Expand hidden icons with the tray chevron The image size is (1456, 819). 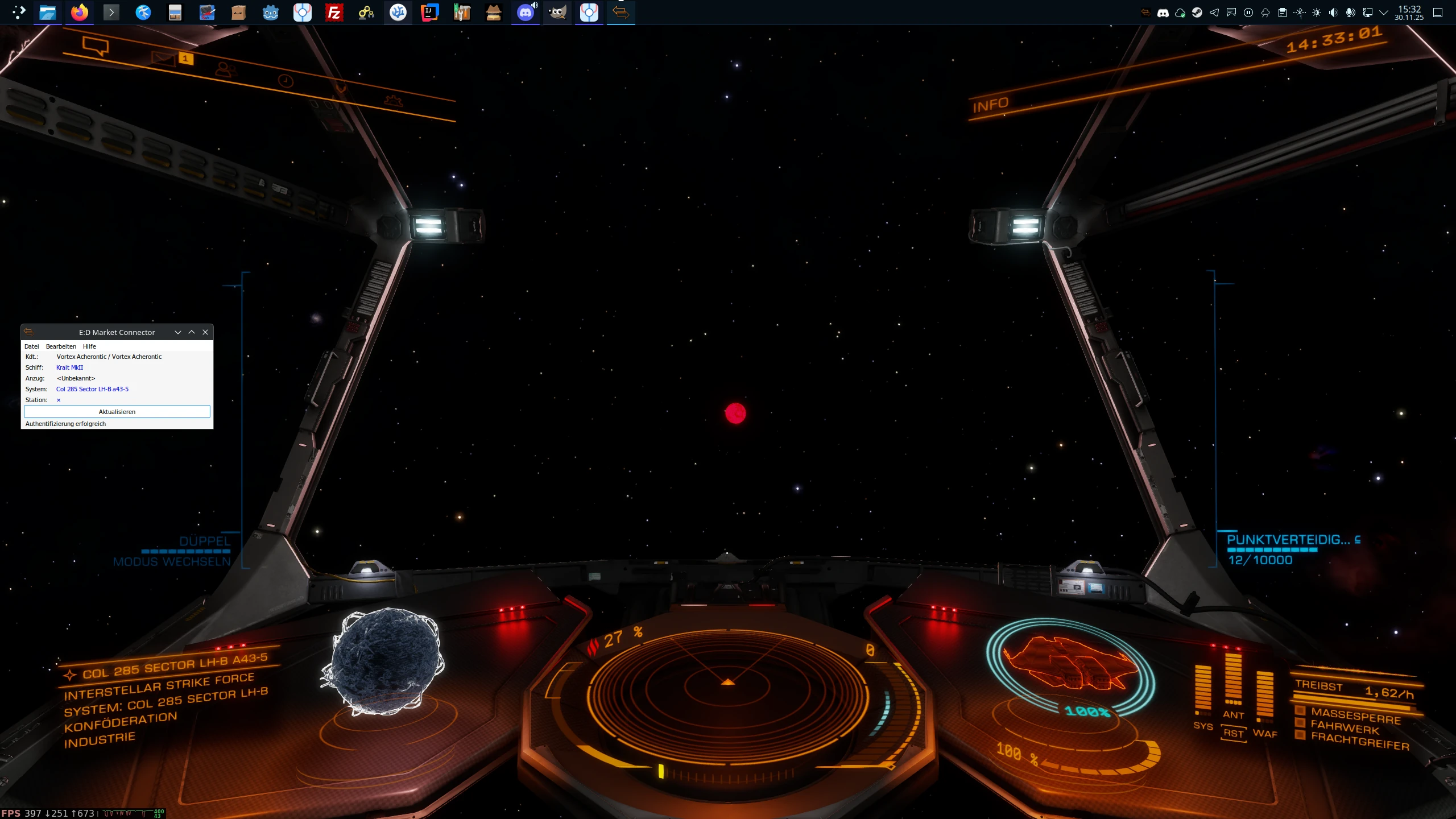pyautogui.click(x=1384, y=13)
